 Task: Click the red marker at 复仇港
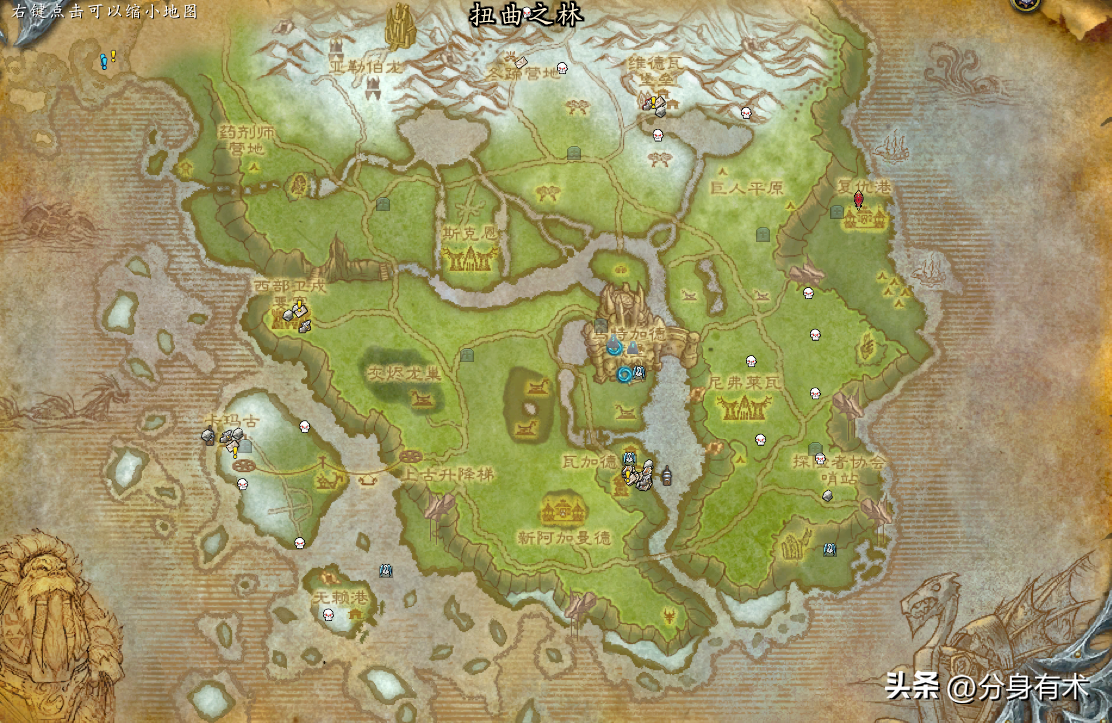pos(858,200)
